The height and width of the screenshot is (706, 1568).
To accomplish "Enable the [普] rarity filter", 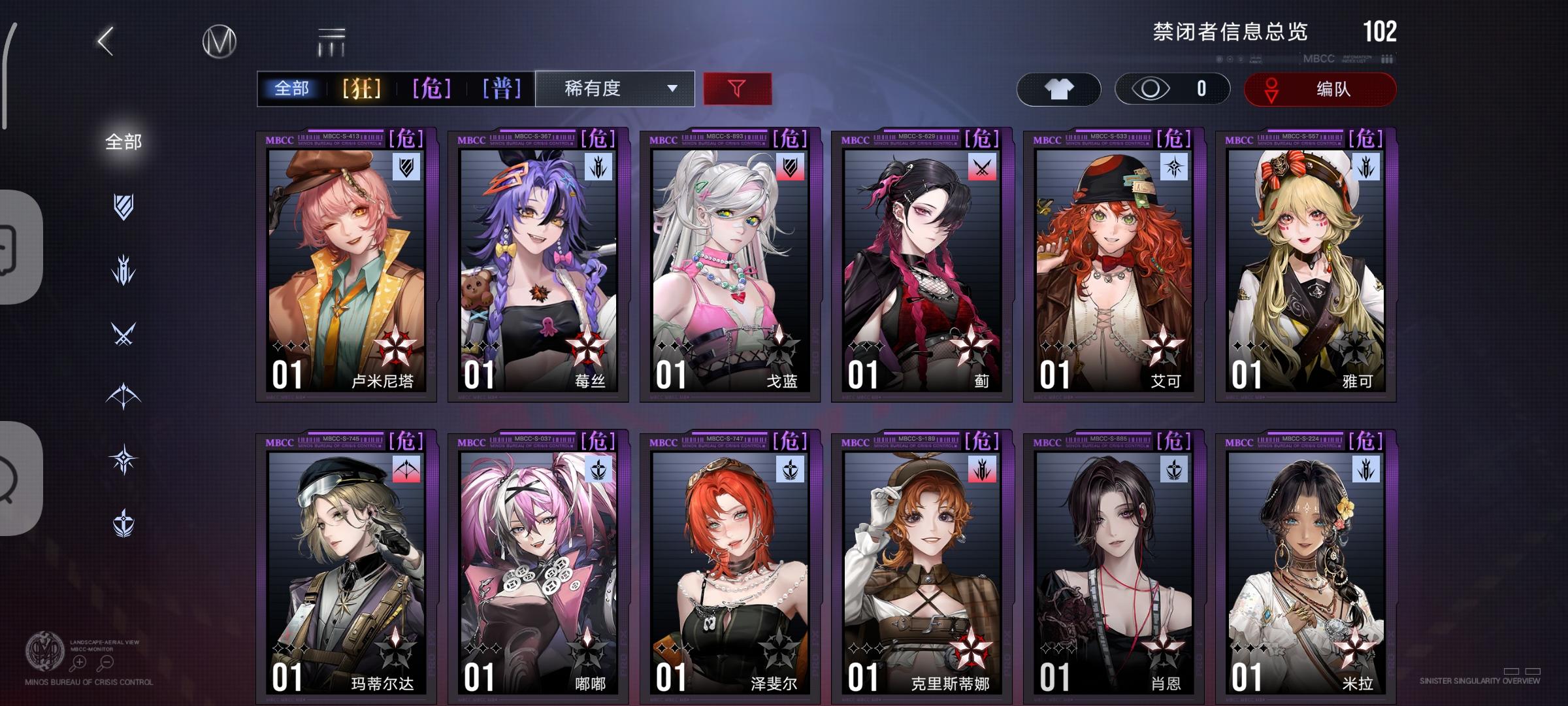I will pos(500,89).
